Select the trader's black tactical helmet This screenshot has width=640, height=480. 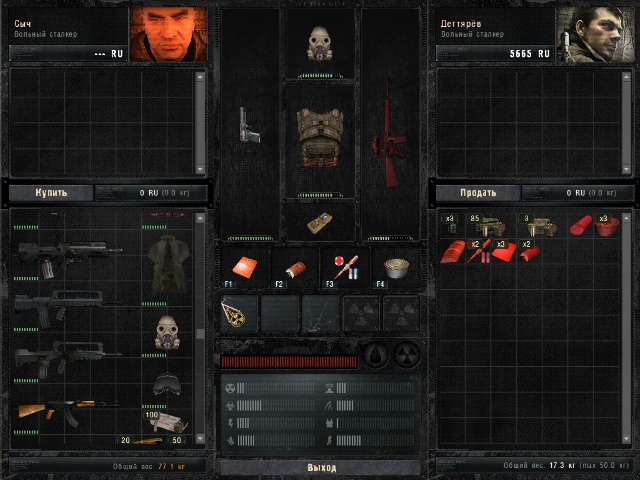(x=165, y=386)
